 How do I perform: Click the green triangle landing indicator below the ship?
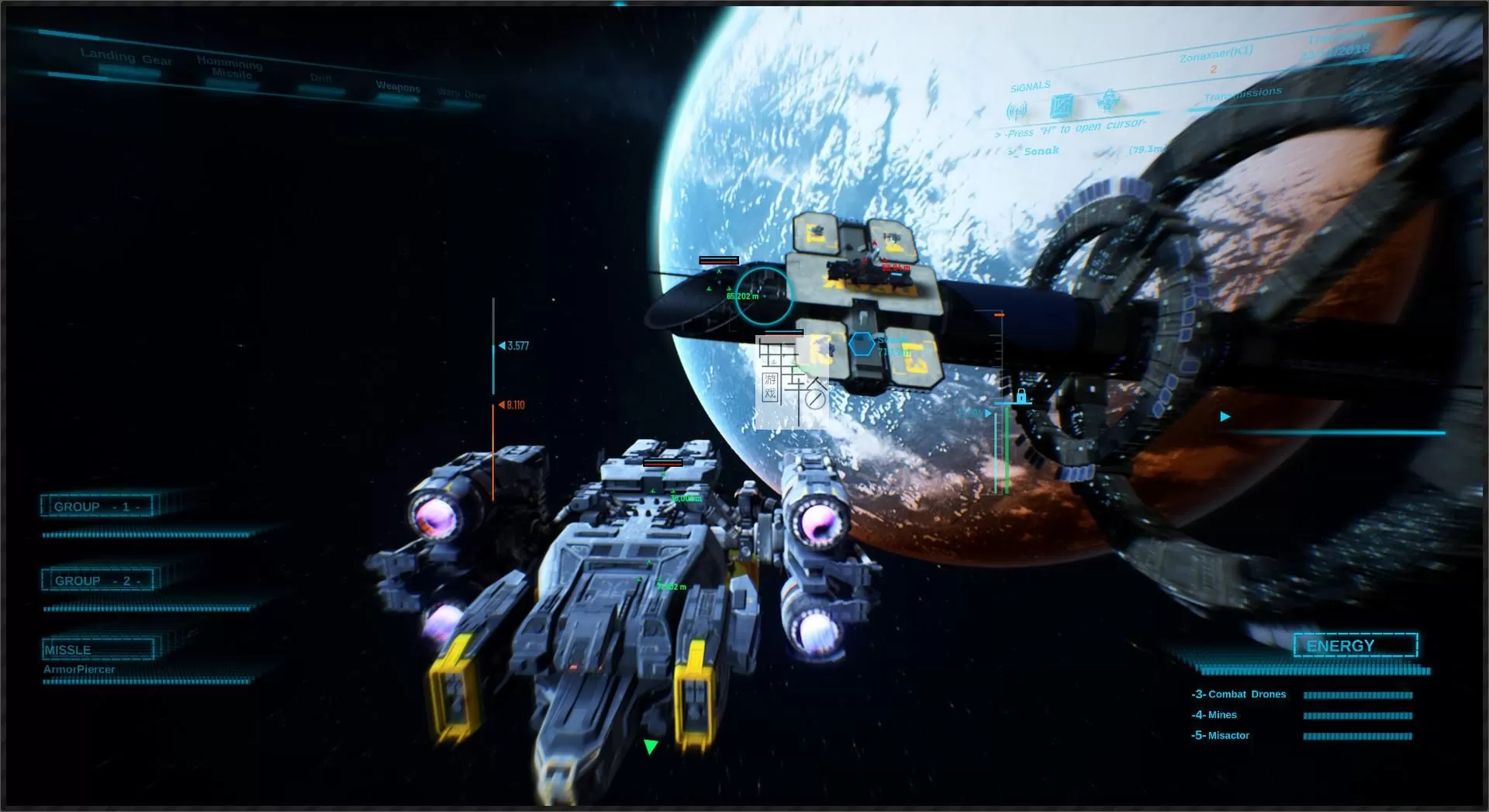(650, 747)
